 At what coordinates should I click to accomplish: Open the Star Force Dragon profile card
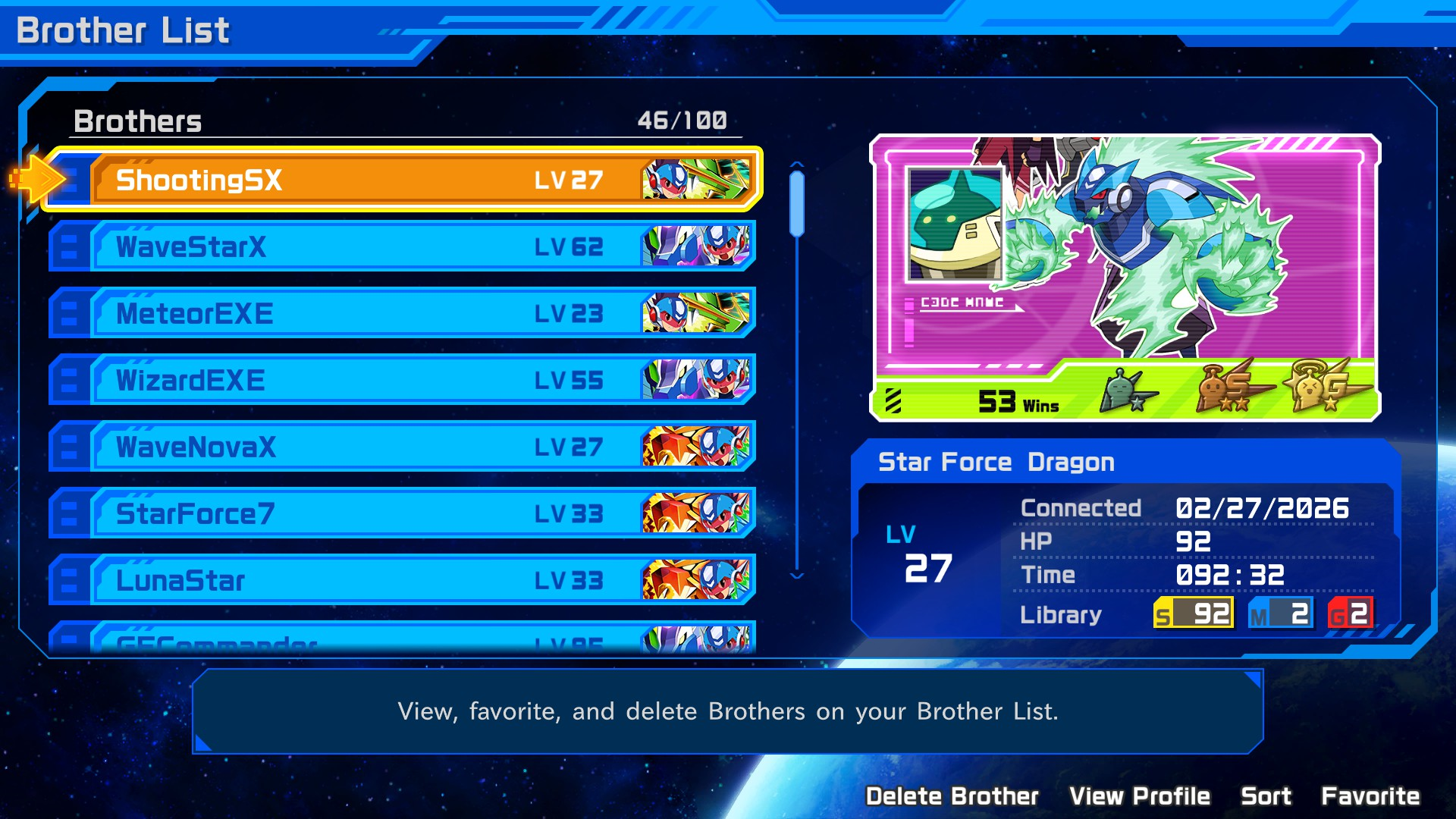1125,278
